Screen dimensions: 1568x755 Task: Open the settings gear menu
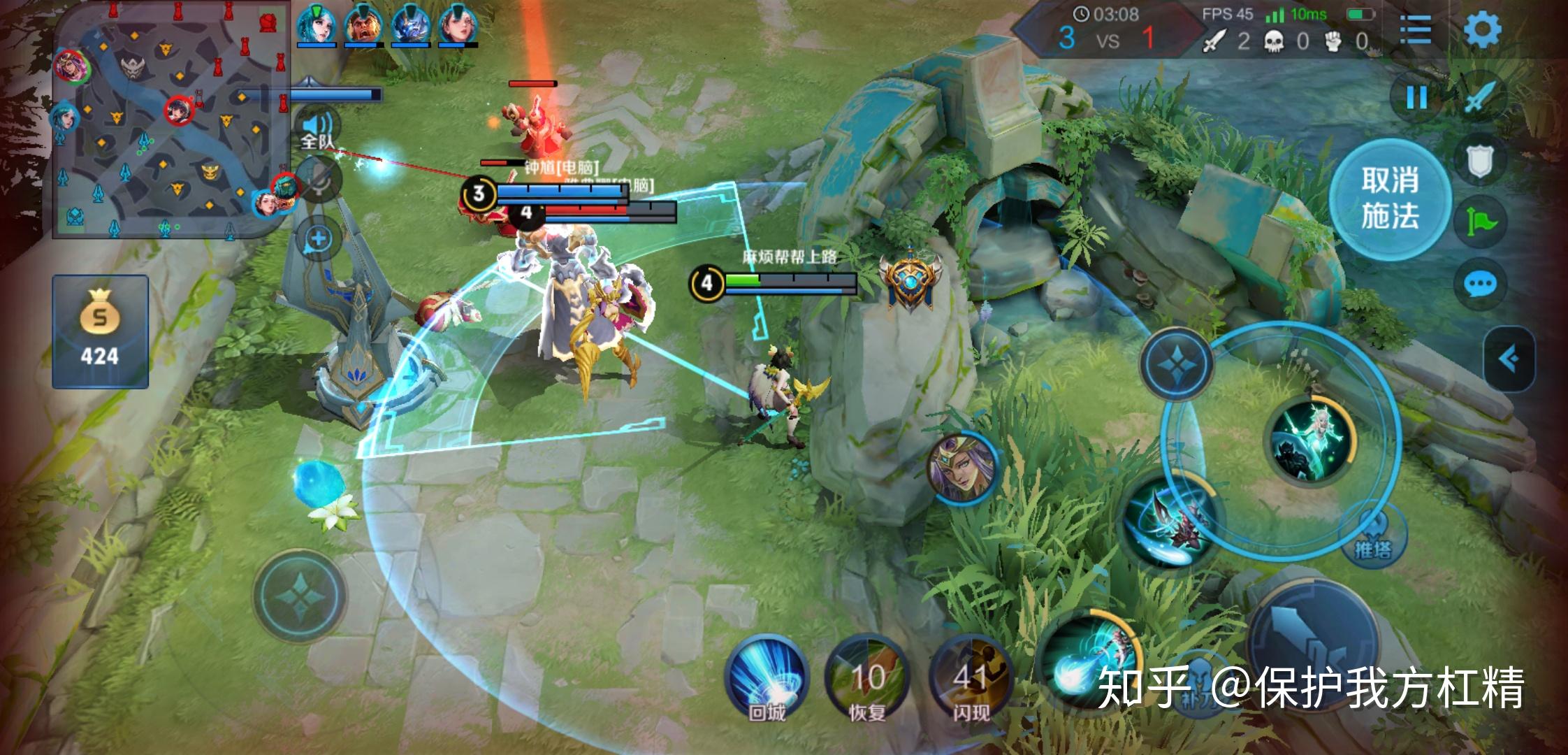1482,30
